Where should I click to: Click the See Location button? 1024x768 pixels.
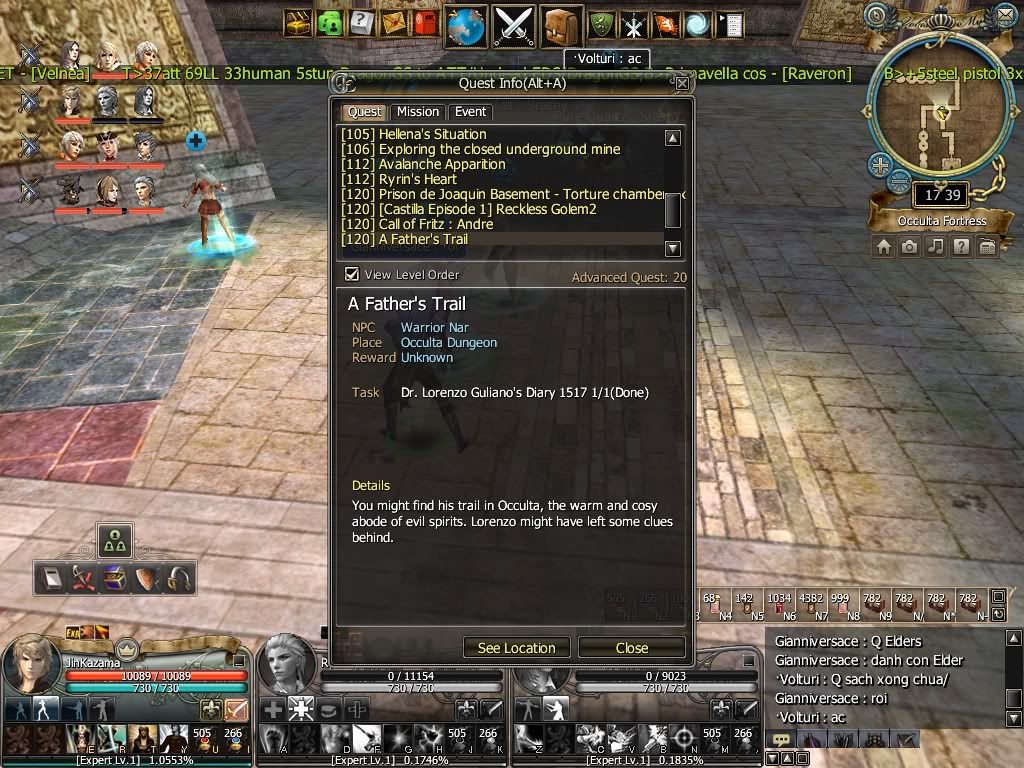point(516,648)
